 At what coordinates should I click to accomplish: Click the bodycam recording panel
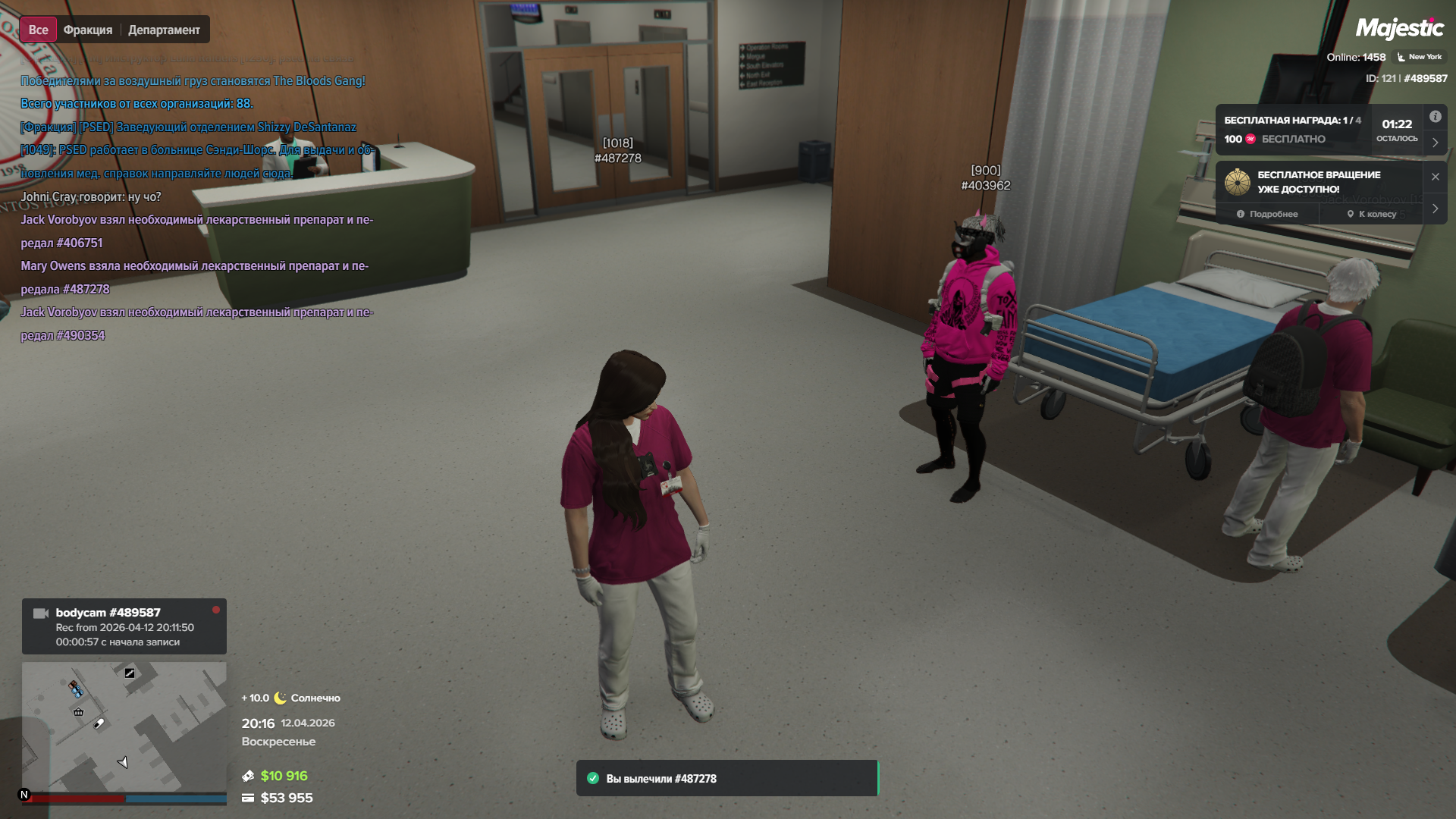pyautogui.click(x=124, y=626)
